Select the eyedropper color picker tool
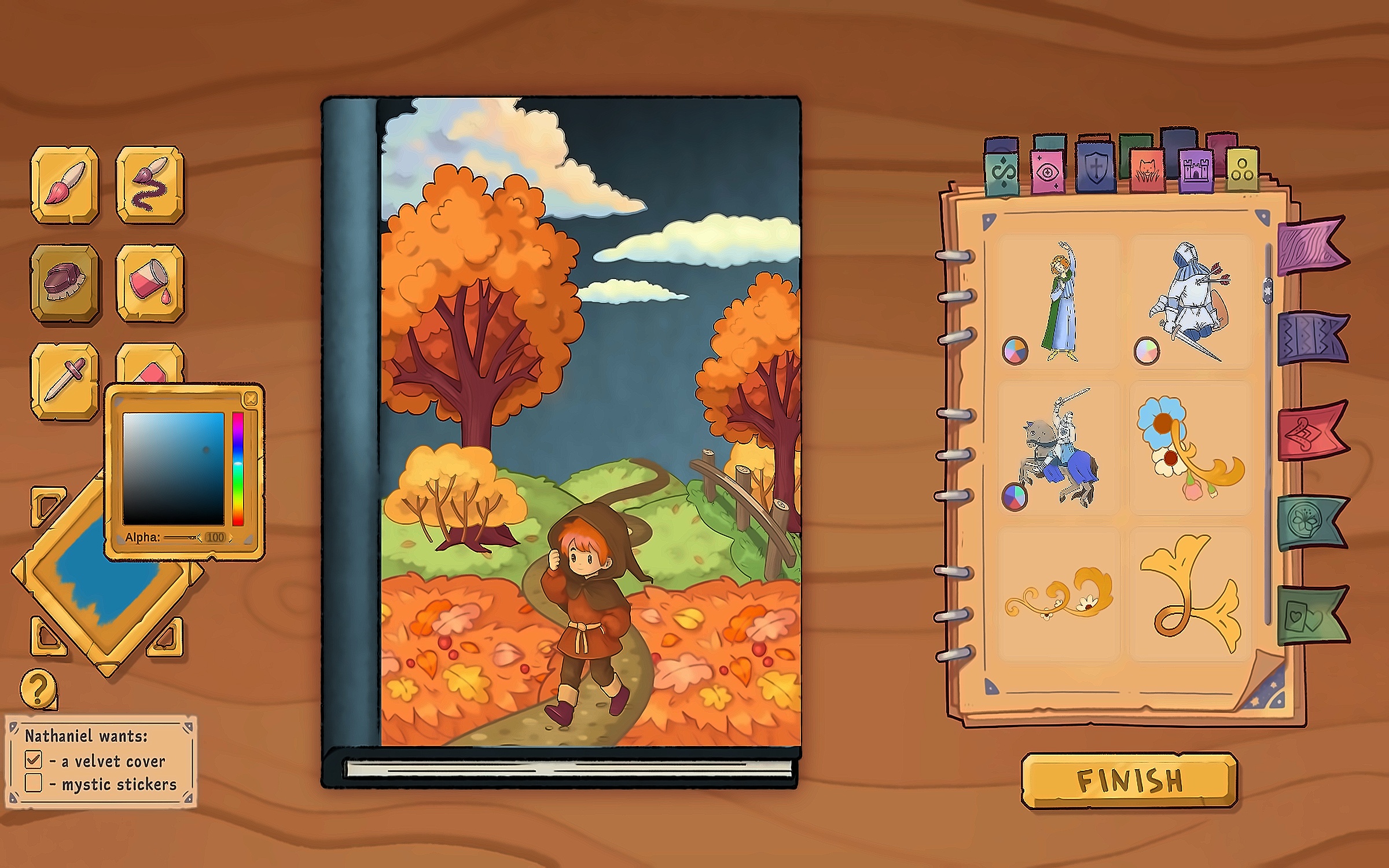Screen dimensions: 1389x868 click(64, 379)
